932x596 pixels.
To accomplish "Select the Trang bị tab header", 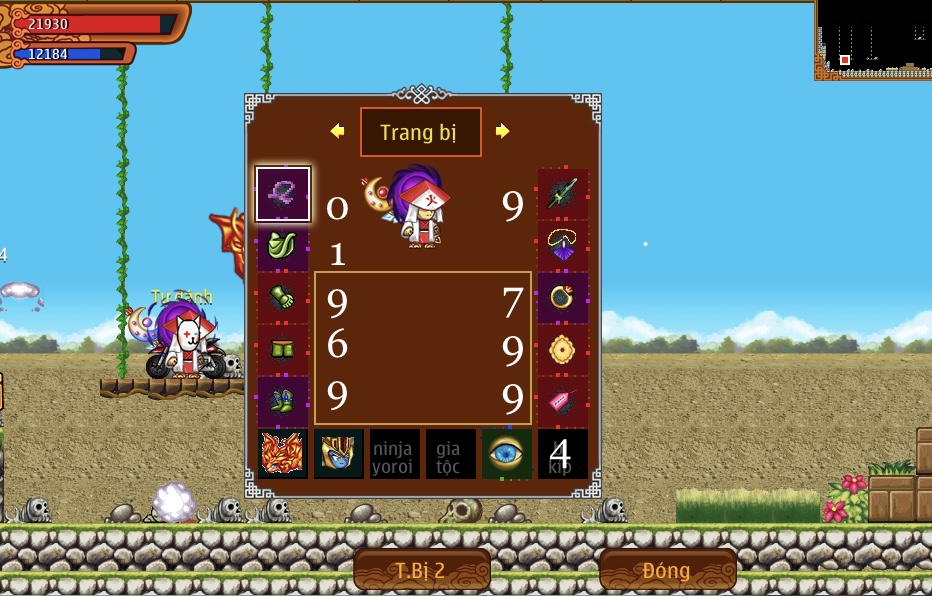I will click(x=420, y=133).
